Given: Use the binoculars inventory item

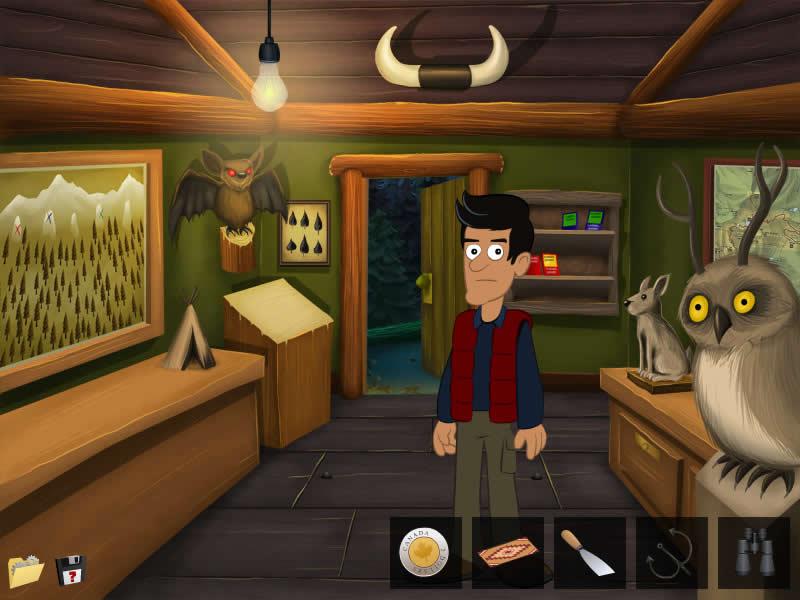Looking at the screenshot, I should click(x=754, y=553).
